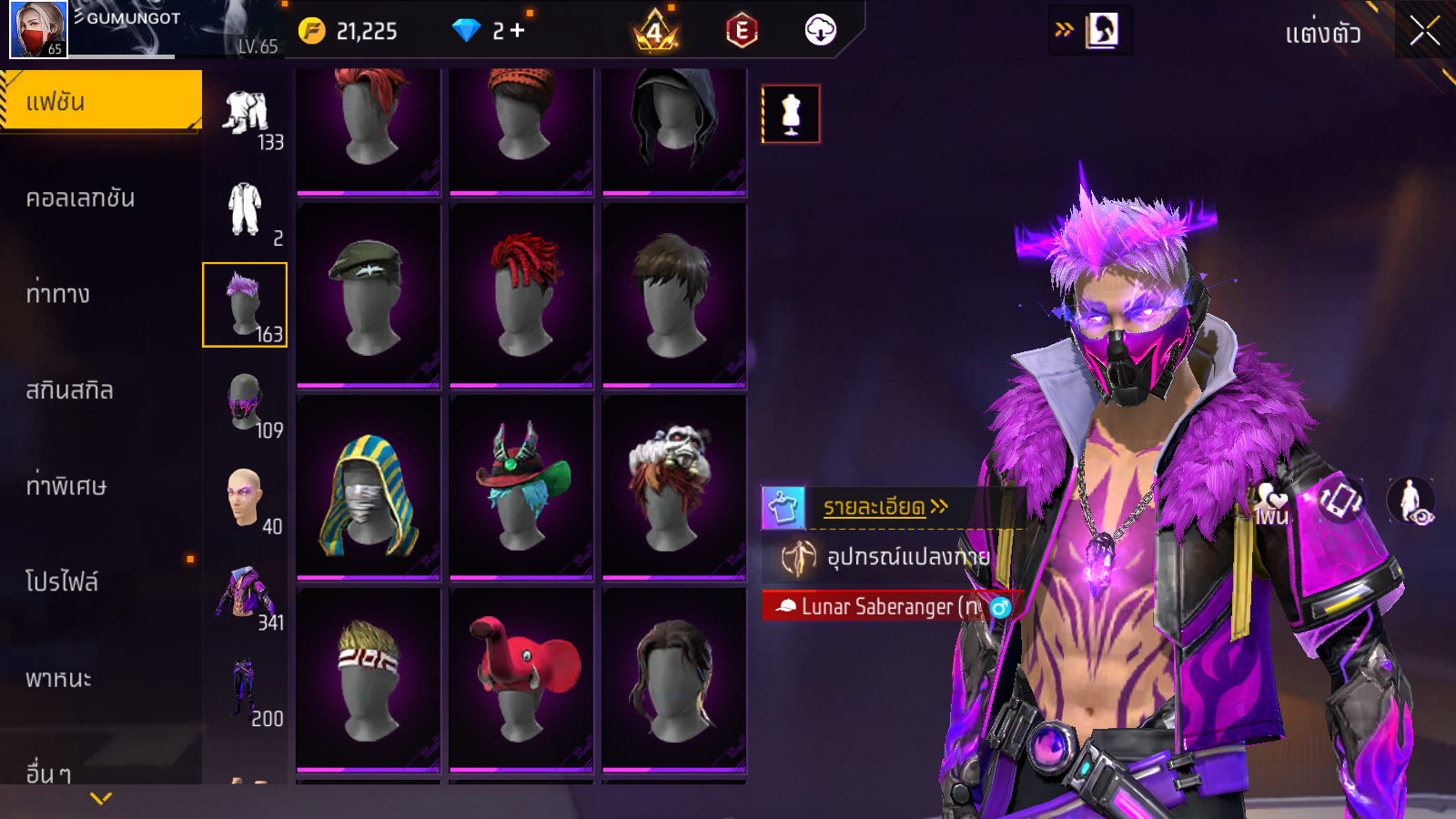Equip the red elephant hat
The height and width of the screenshot is (819, 1456).
coord(521,679)
